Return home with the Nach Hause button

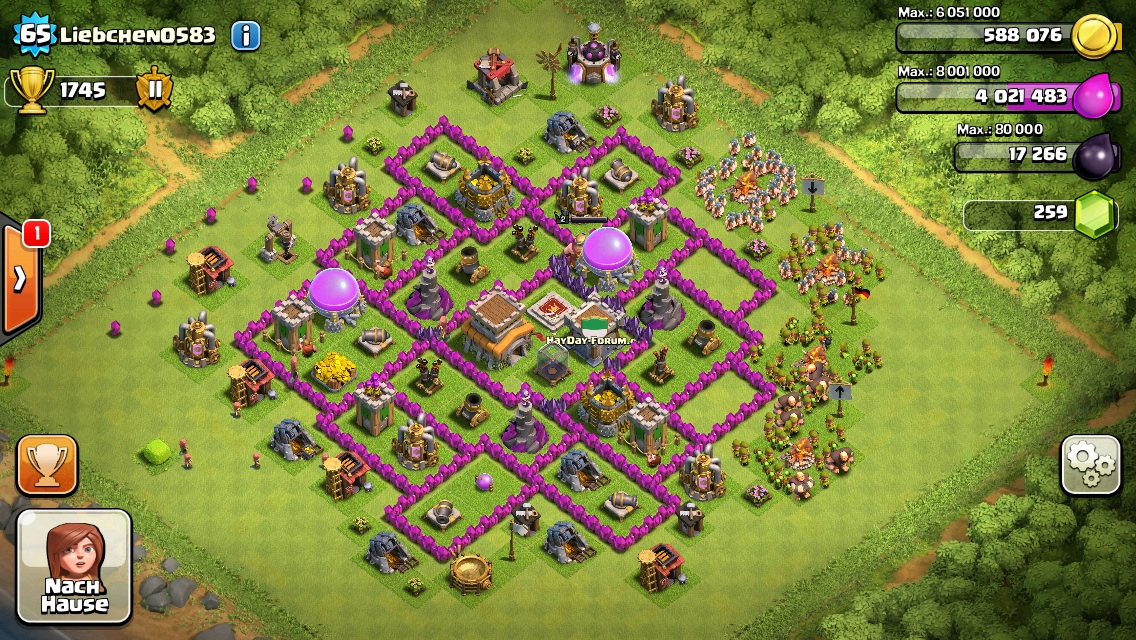[x=74, y=566]
